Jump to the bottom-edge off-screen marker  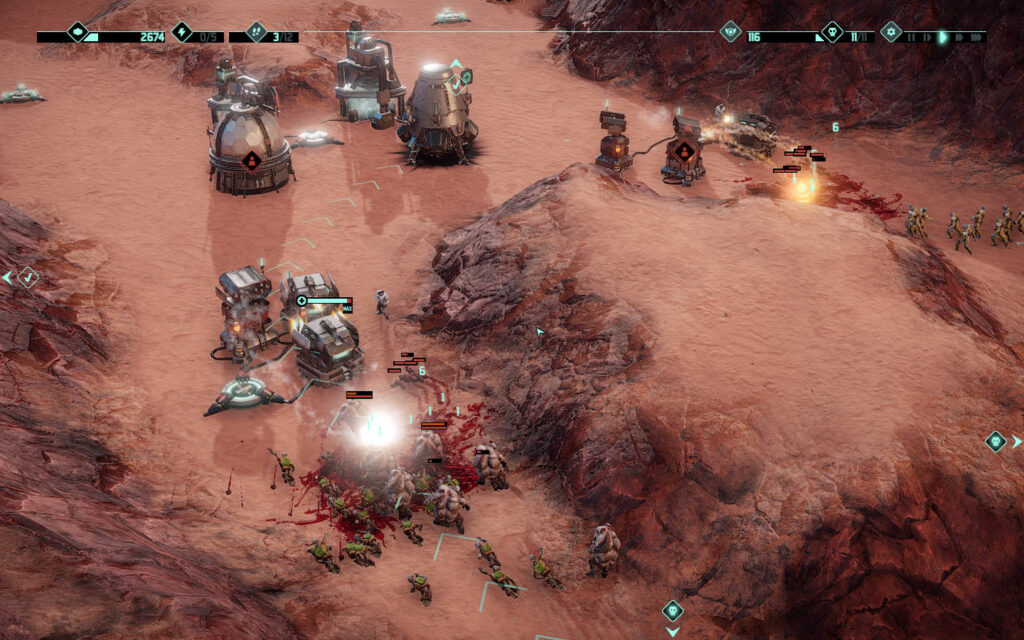point(673,611)
